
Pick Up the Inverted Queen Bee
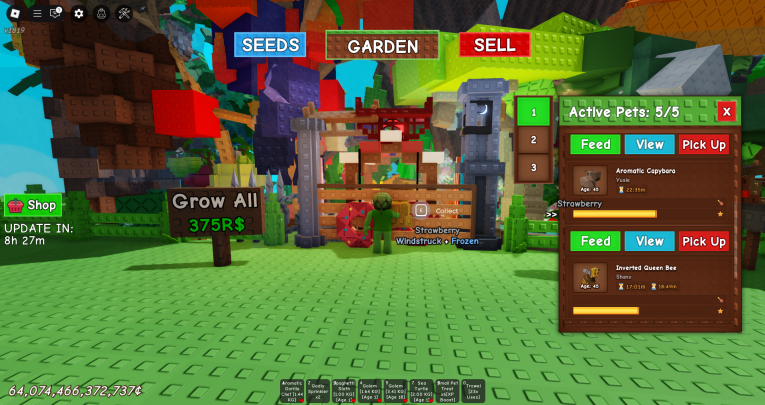(x=704, y=241)
